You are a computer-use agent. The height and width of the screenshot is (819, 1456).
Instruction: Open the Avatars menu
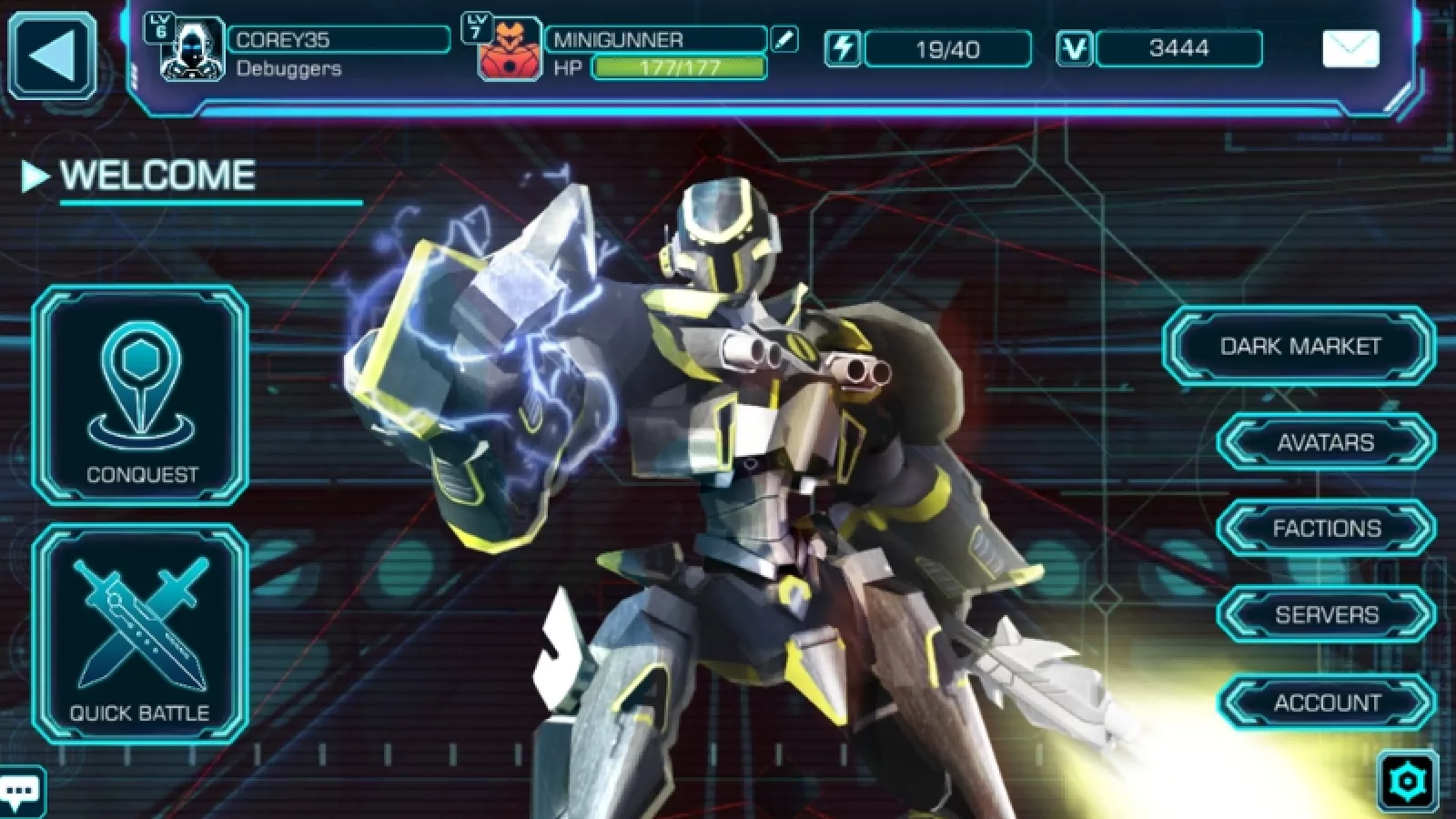point(1325,442)
